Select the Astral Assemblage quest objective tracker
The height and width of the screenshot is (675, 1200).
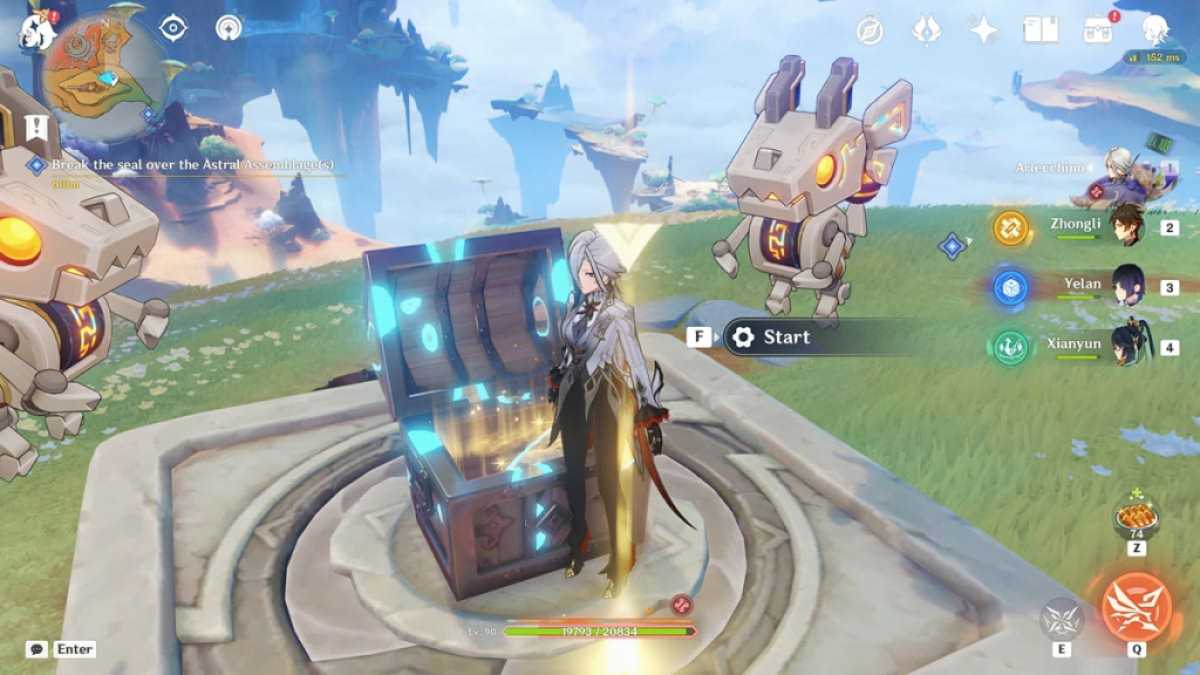[192, 165]
